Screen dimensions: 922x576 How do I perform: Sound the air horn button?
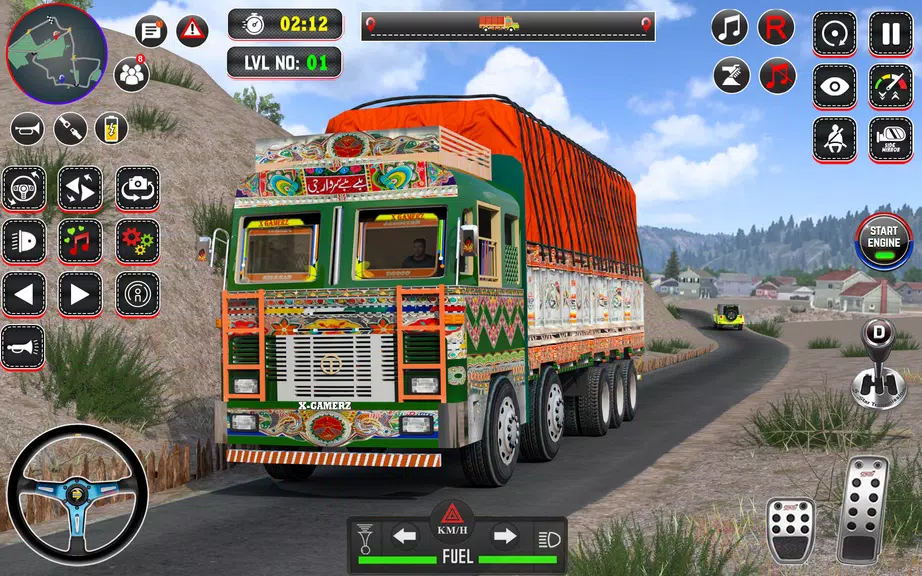[23, 346]
